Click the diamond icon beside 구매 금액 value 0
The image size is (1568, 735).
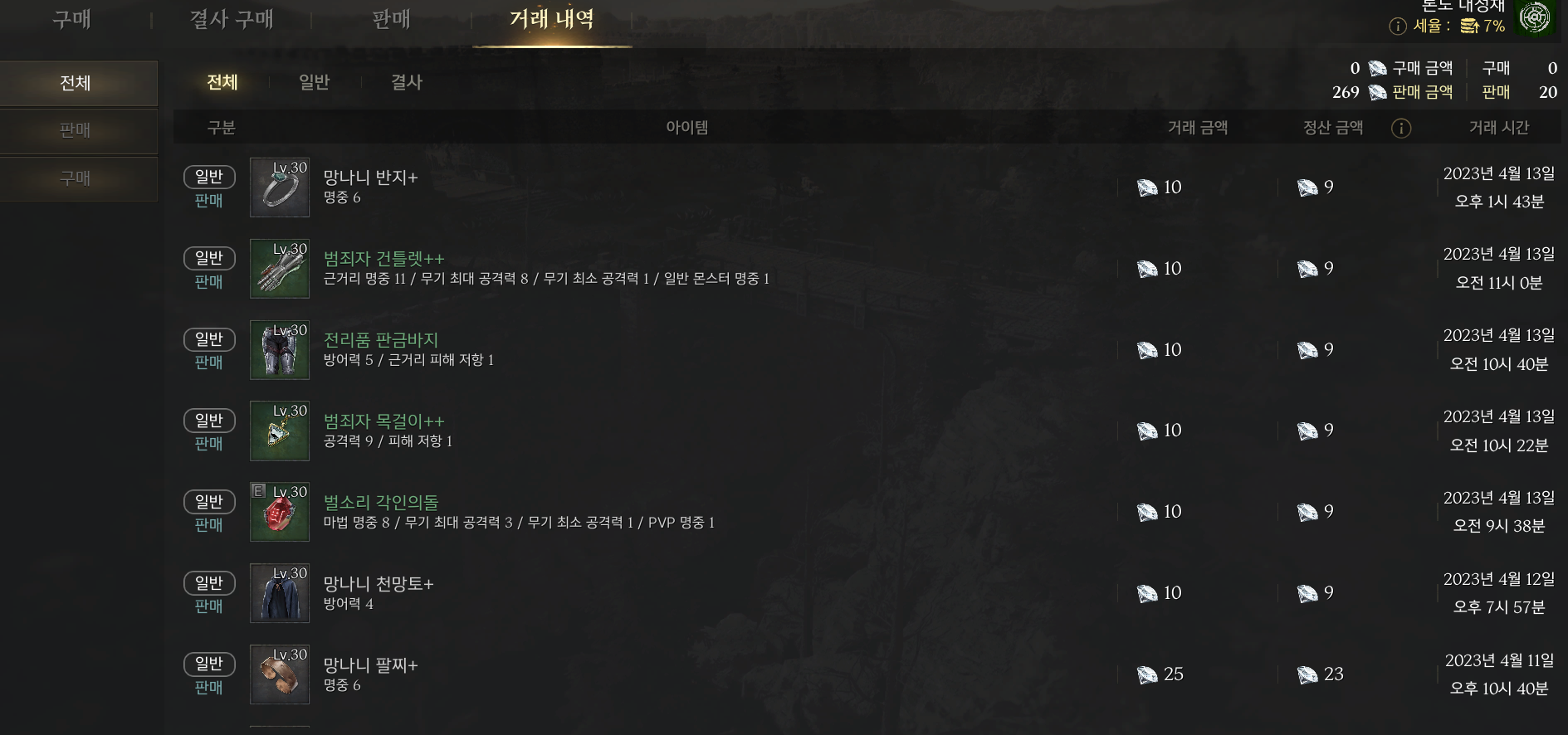[1380, 68]
